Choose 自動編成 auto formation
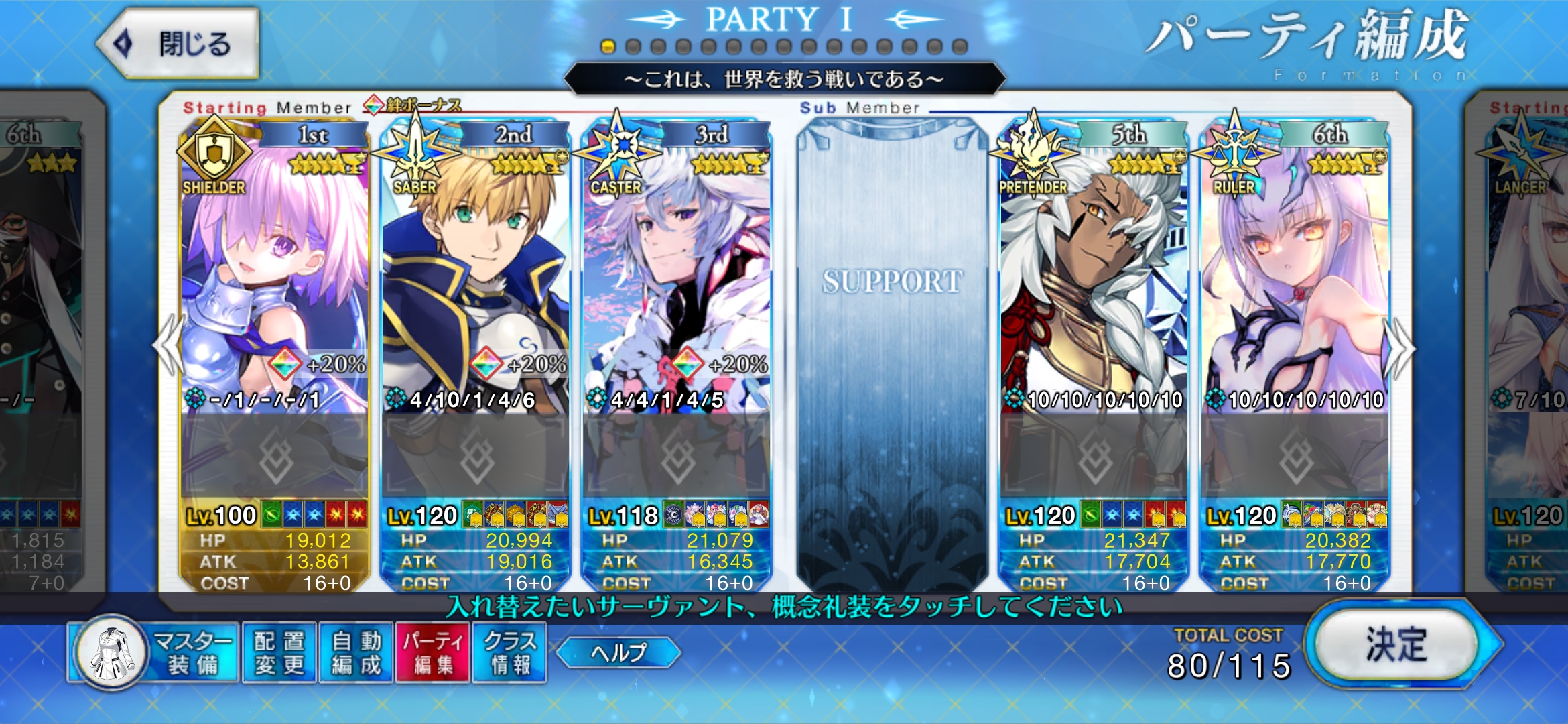 tap(356, 653)
